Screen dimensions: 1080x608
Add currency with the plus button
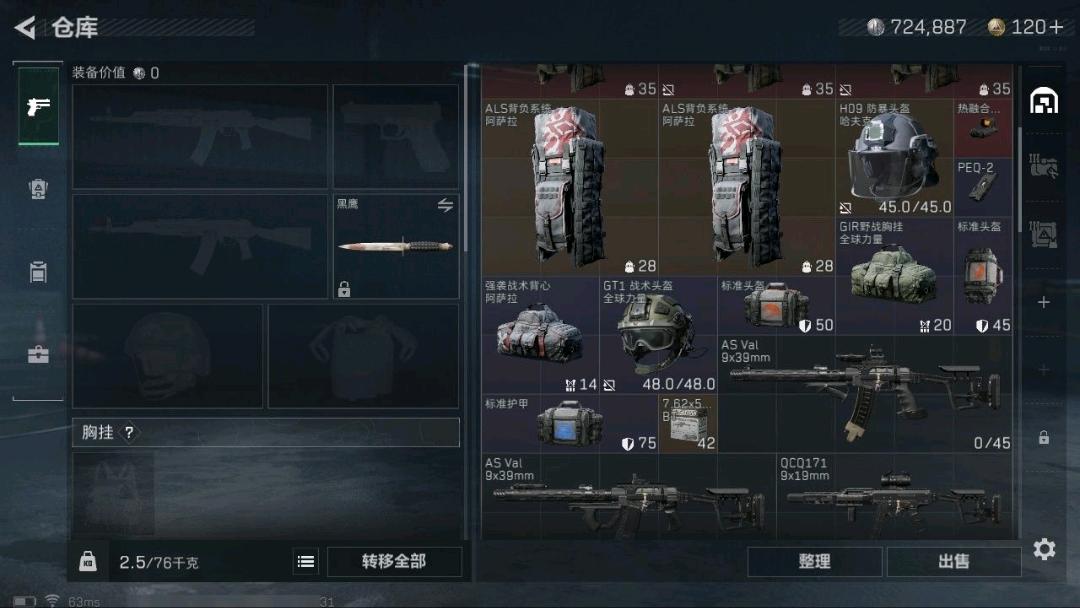1056,27
